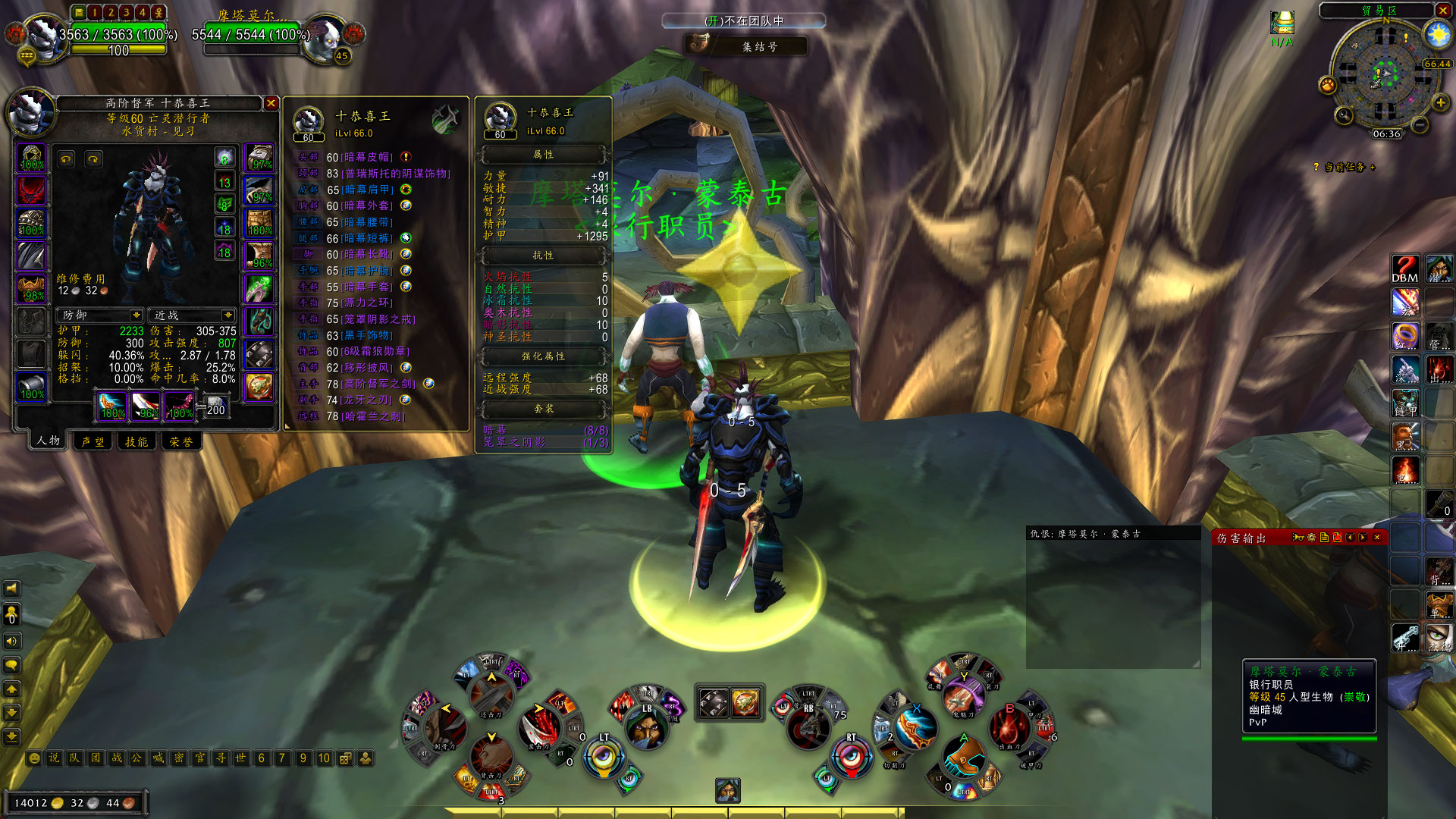Open the DBM addon button

point(1404,269)
